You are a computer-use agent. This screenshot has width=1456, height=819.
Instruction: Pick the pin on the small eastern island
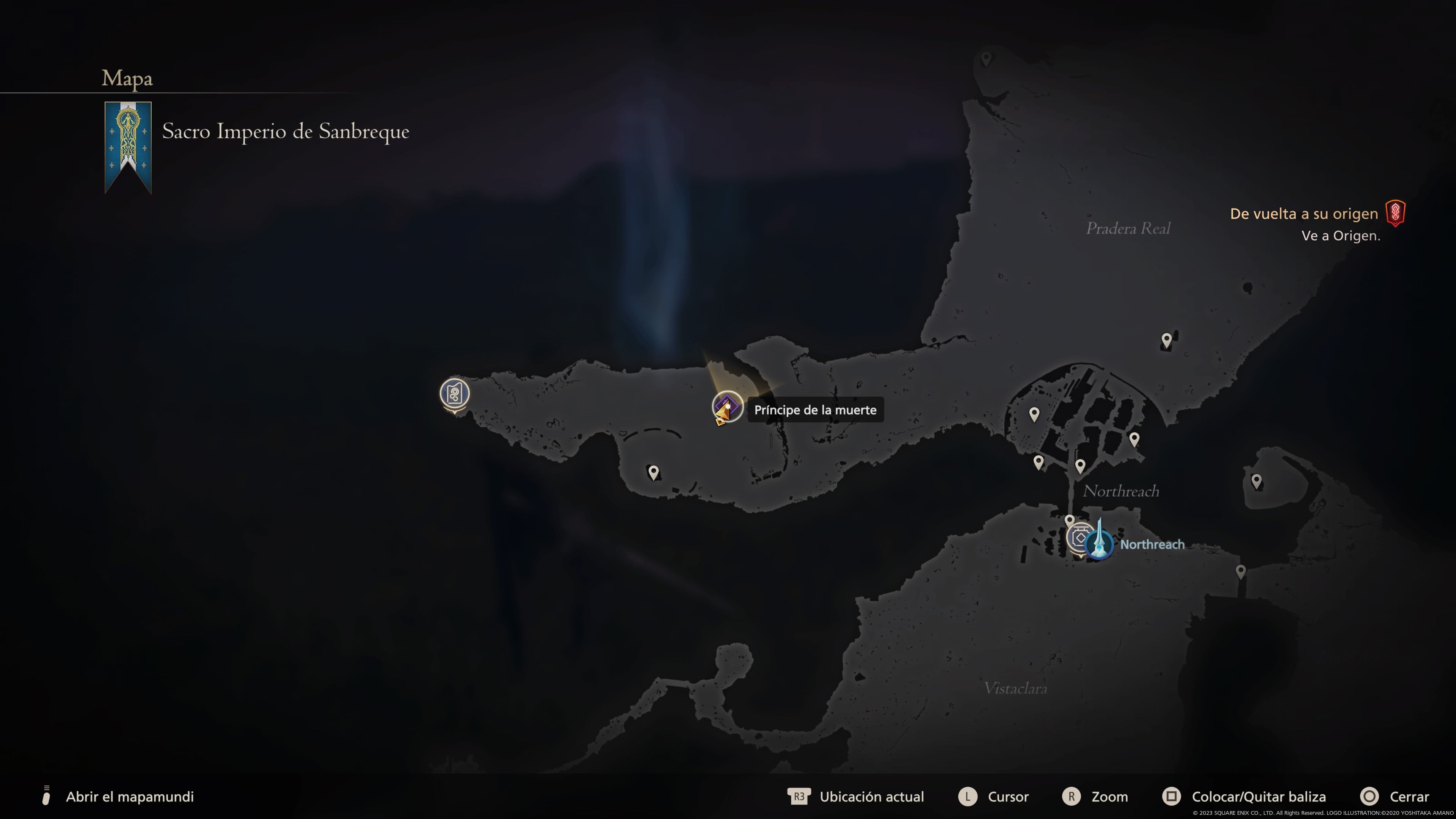(1256, 481)
